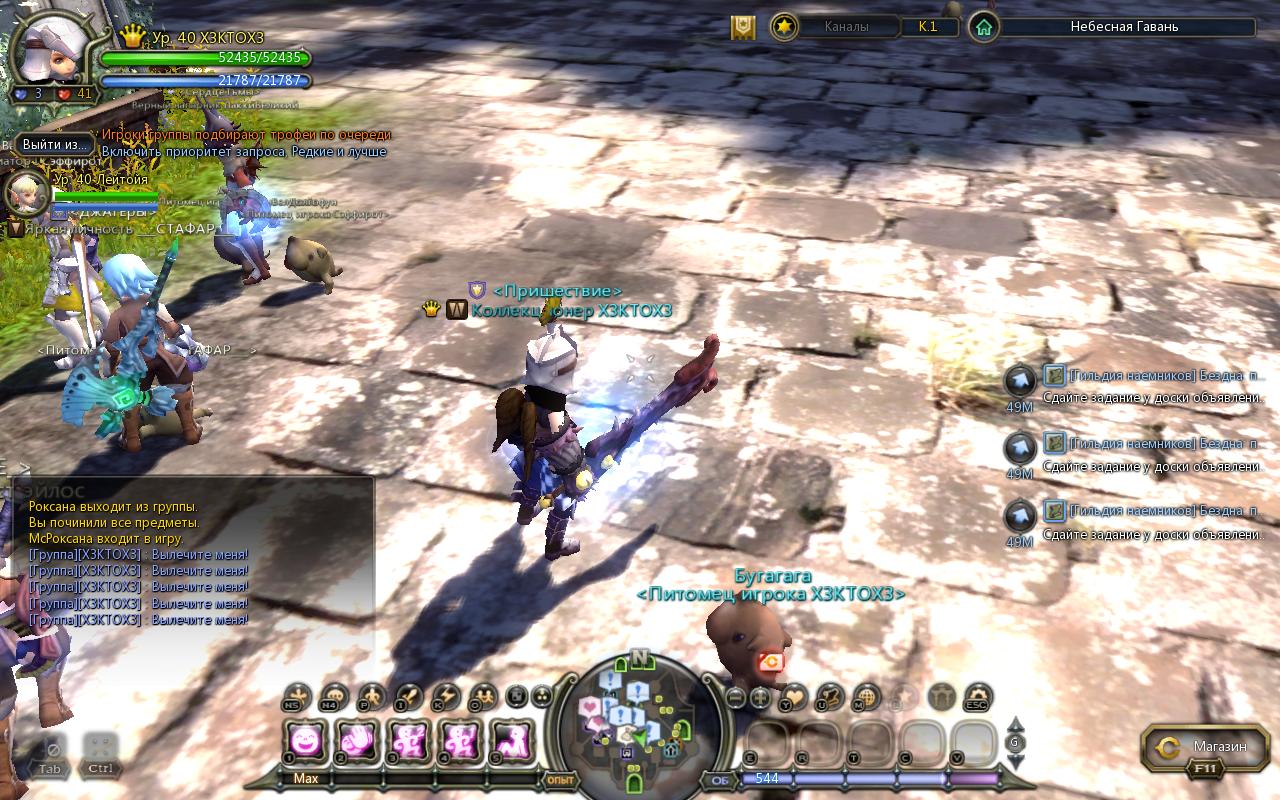Switch quick slot page with G arrows
This screenshot has height=800, width=1280.
click(x=1015, y=743)
